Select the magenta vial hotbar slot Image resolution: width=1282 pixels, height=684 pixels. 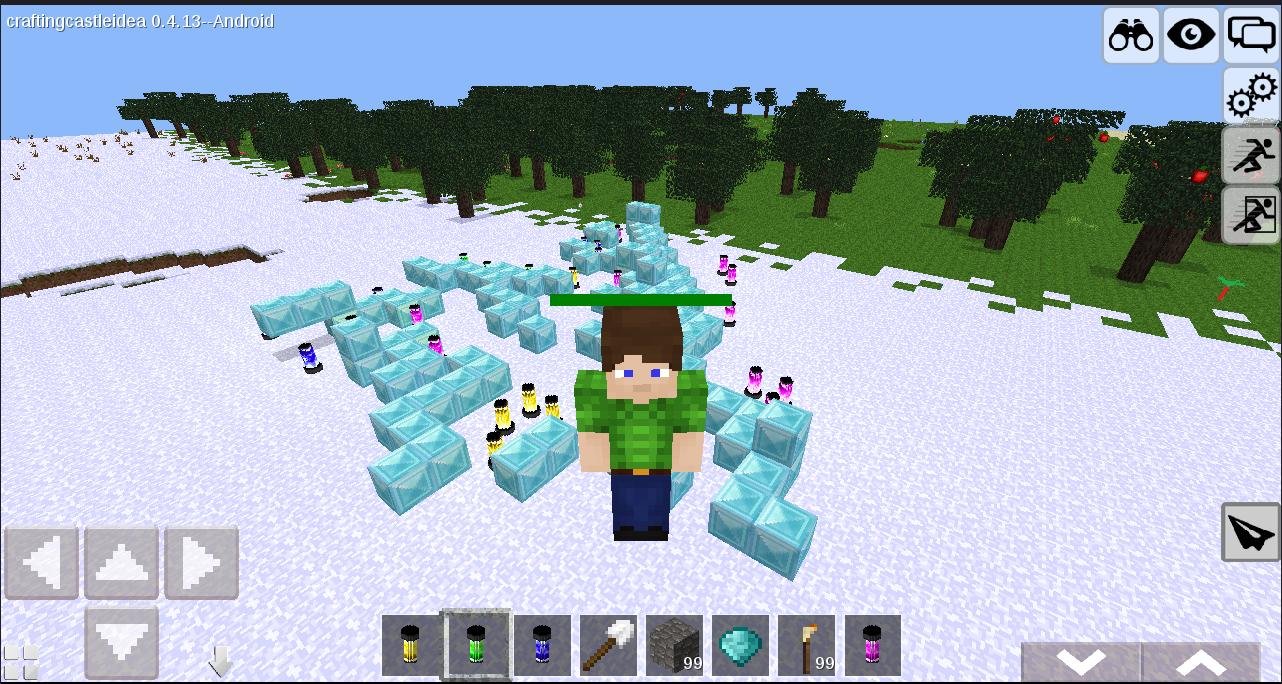(x=872, y=646)
